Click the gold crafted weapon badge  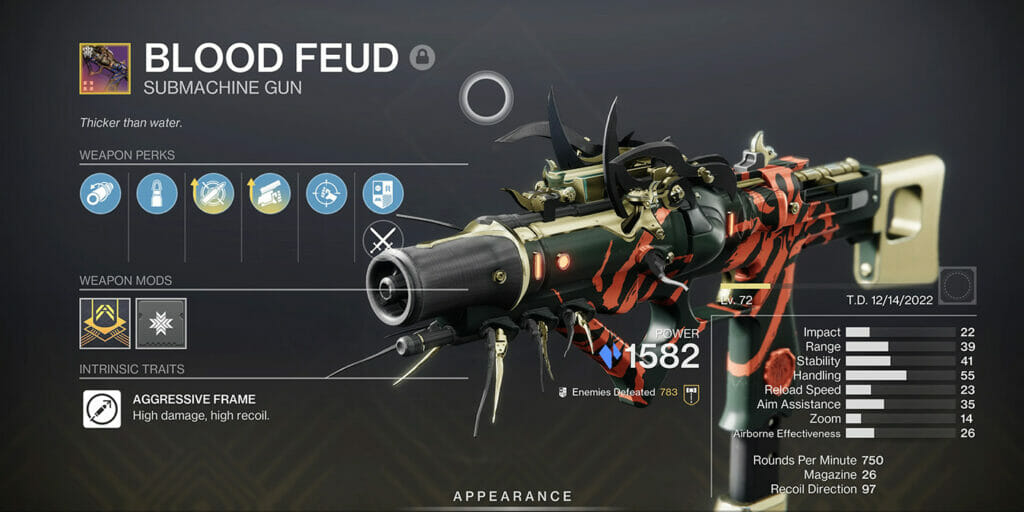(x=689, y=393)
